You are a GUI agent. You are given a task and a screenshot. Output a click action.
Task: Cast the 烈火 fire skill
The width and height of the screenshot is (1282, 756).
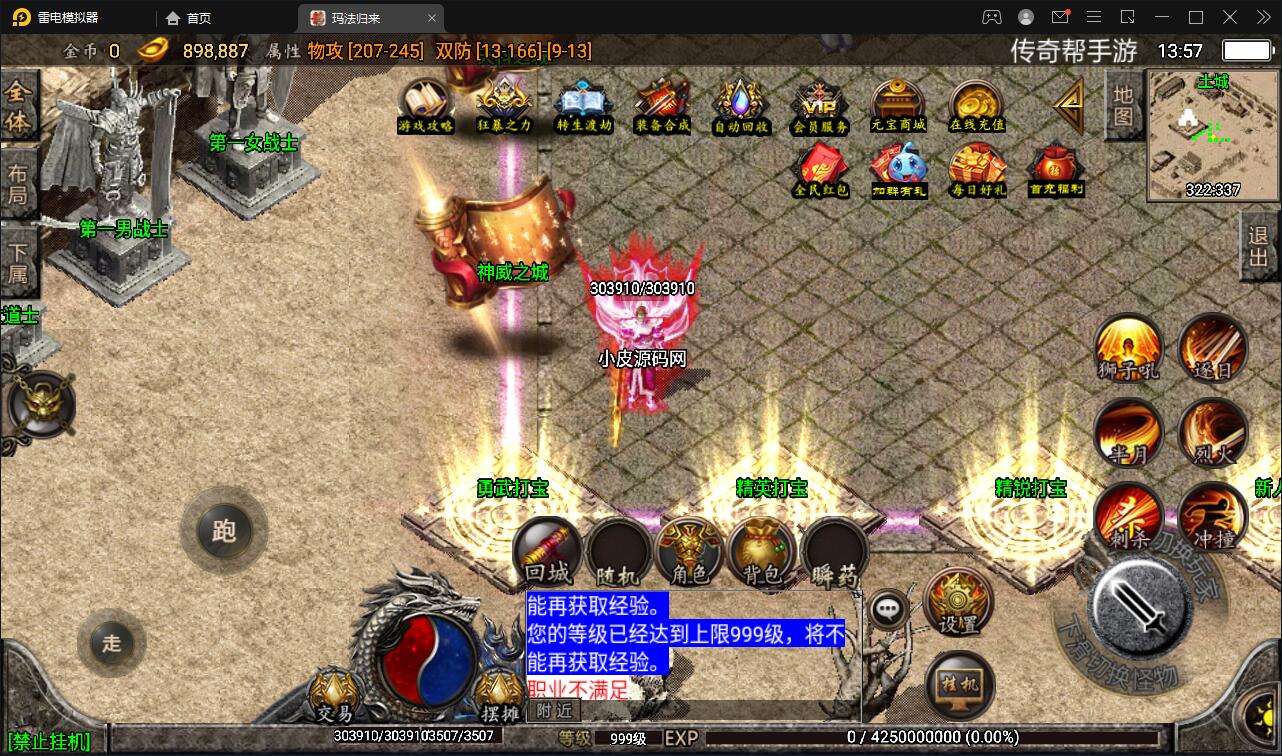[x=1212, y=433]
